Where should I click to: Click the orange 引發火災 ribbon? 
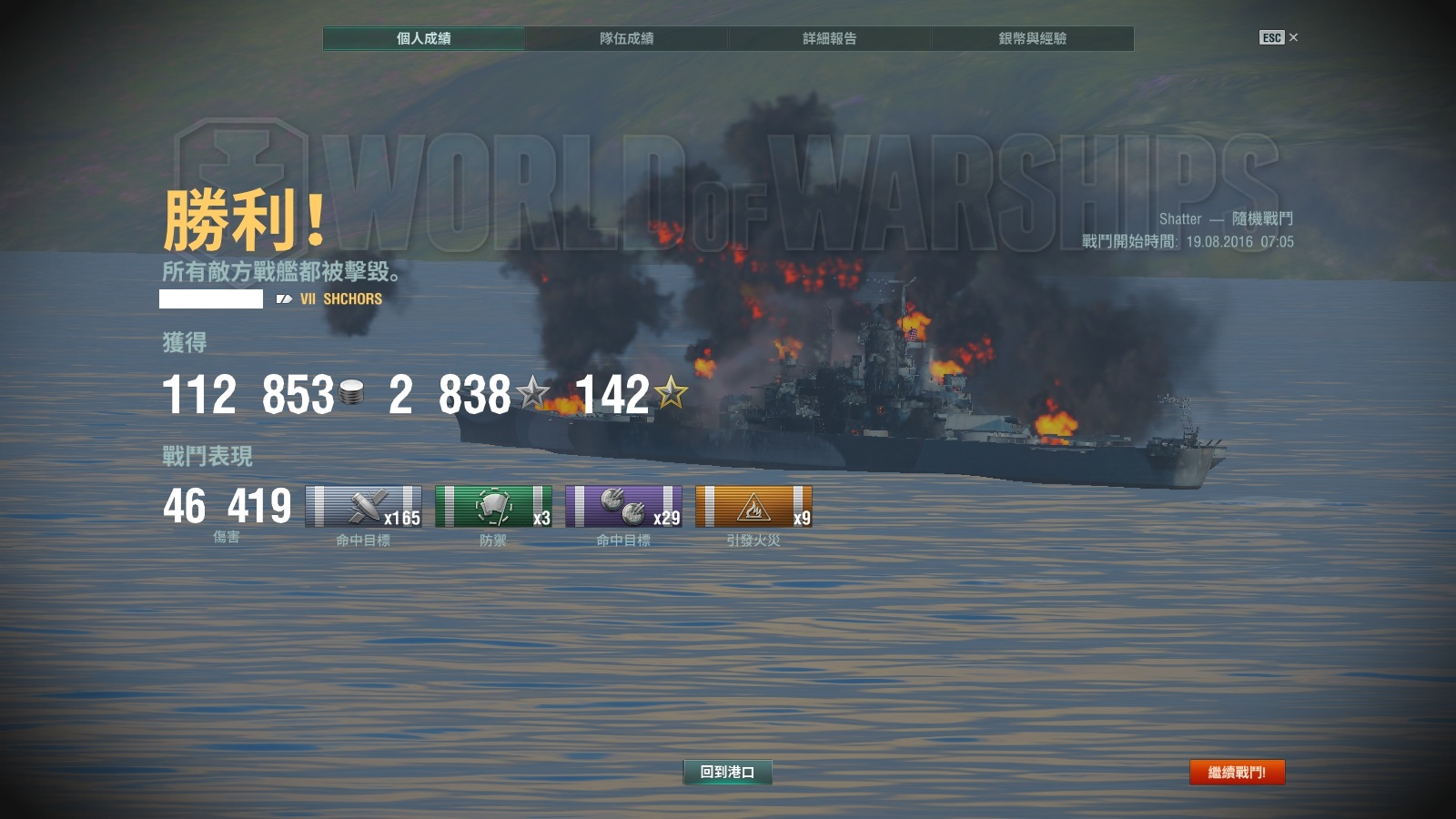(753, 507)
